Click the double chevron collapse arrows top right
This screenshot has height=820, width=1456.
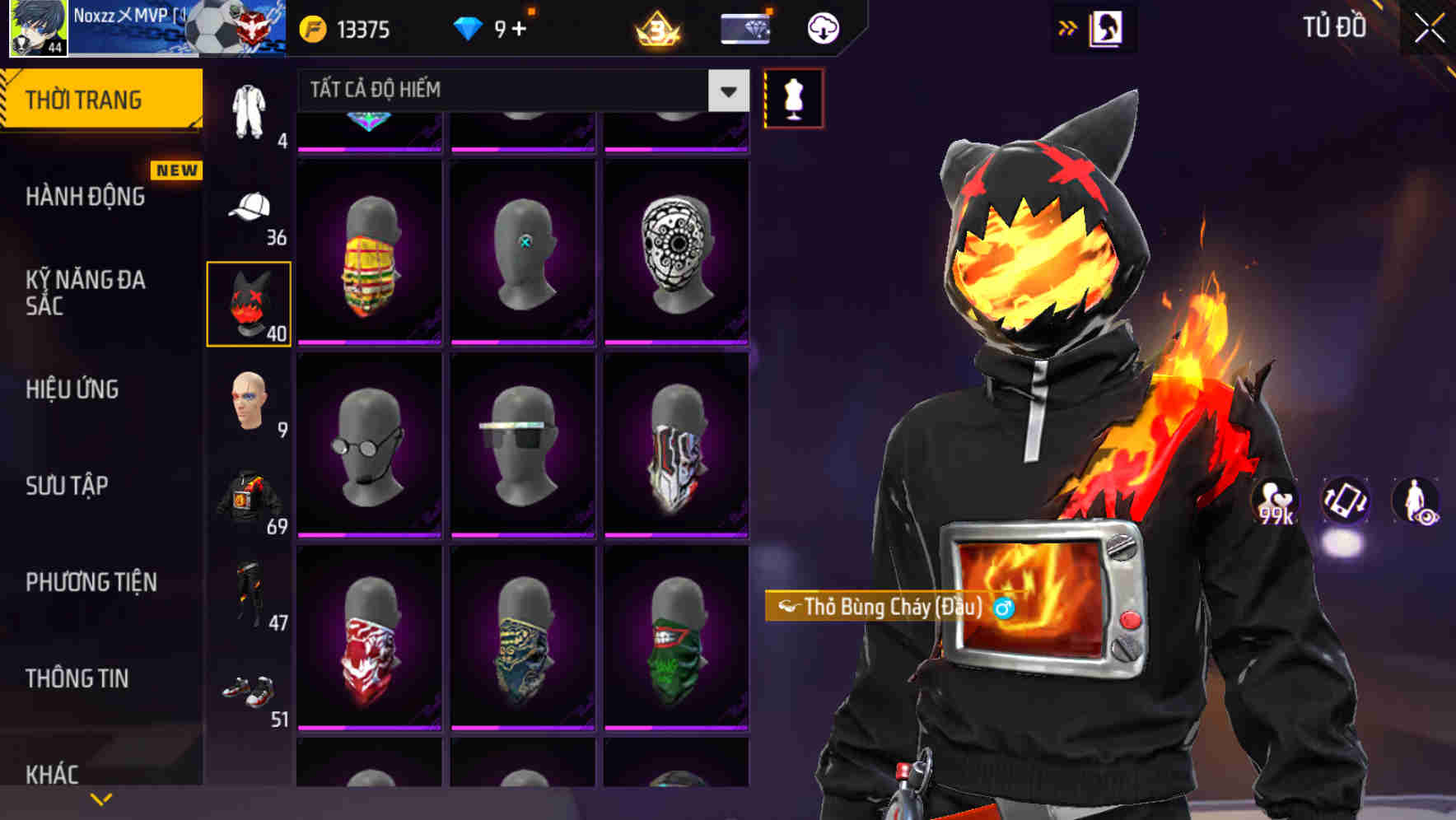tap(1068, 27)
